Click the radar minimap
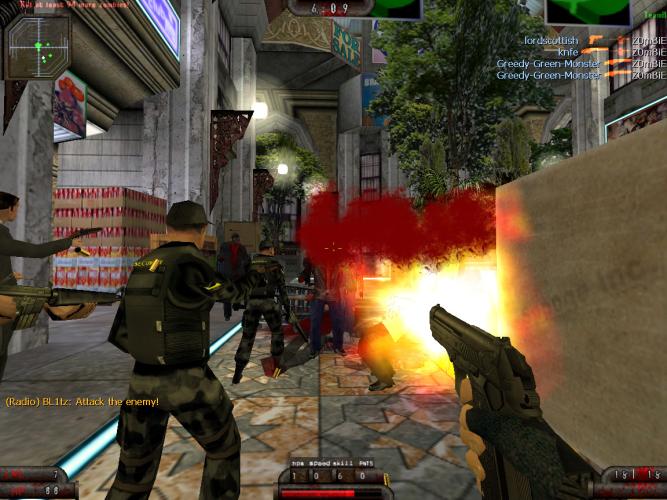The height and width of the screenshot is (500, 667). 37,46
